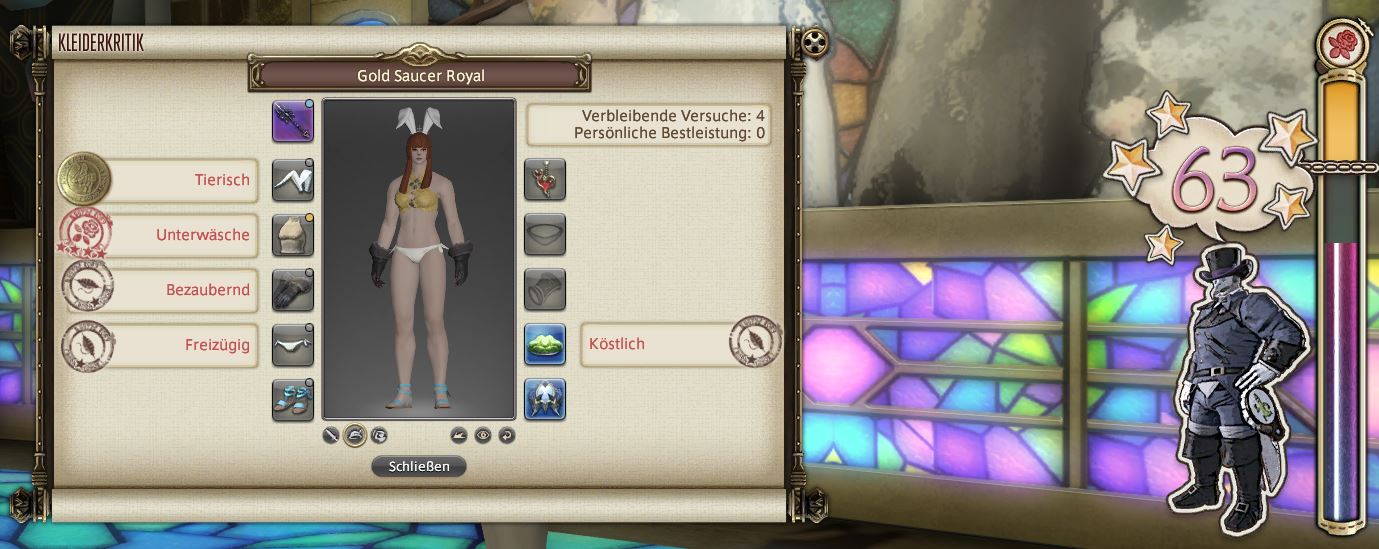1379x549 pixels.
Task: Select the empty necklace slot
Action: 545,235
